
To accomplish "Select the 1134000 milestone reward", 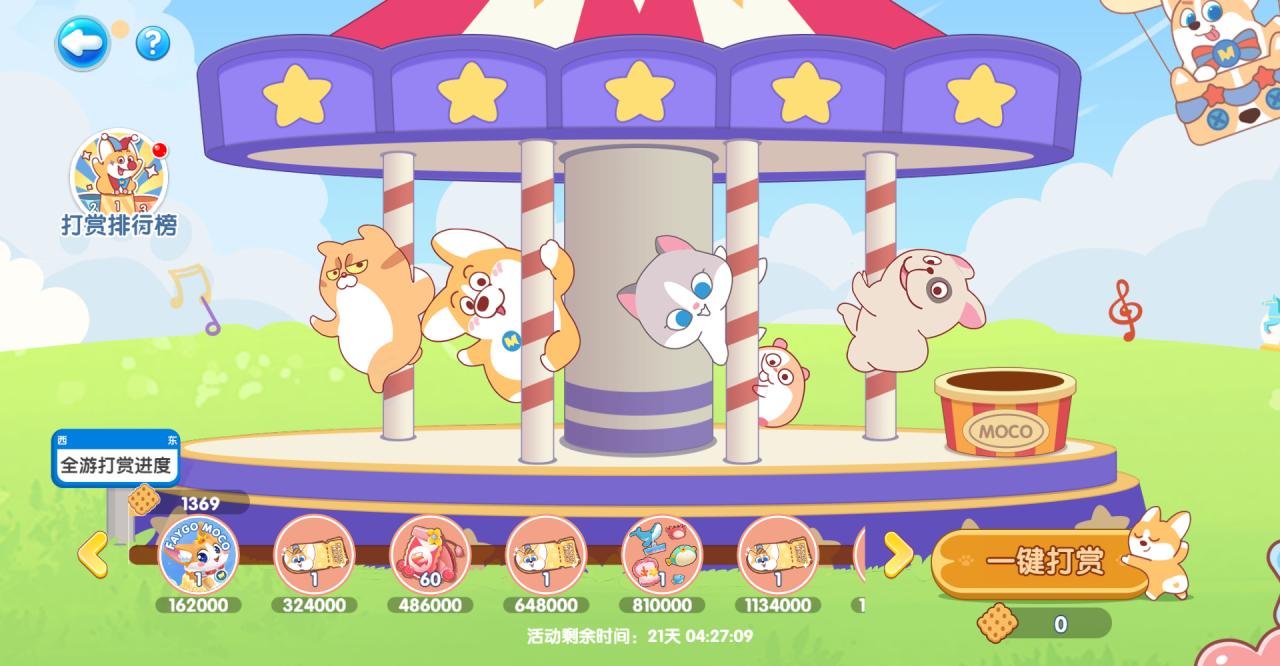I will (x=778, y=555).
